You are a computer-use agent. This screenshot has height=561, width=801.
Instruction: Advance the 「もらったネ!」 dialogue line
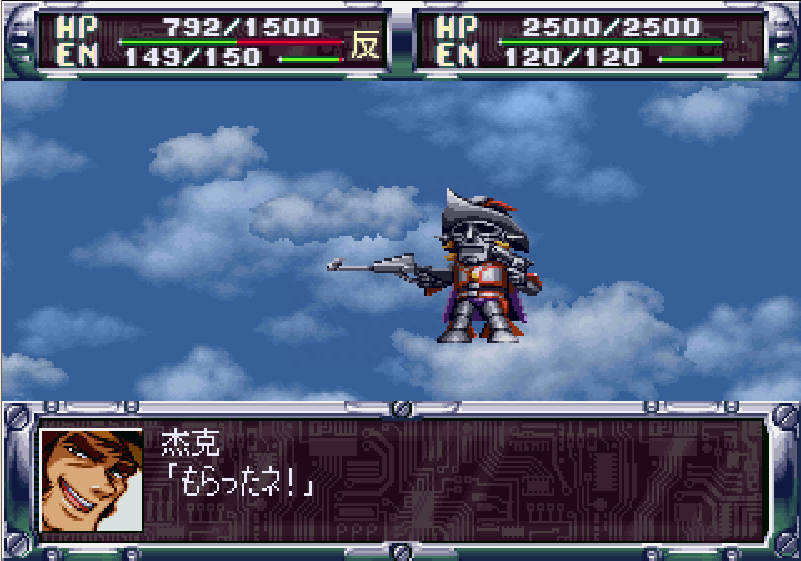pyautogui.click(x=247, y=484)
